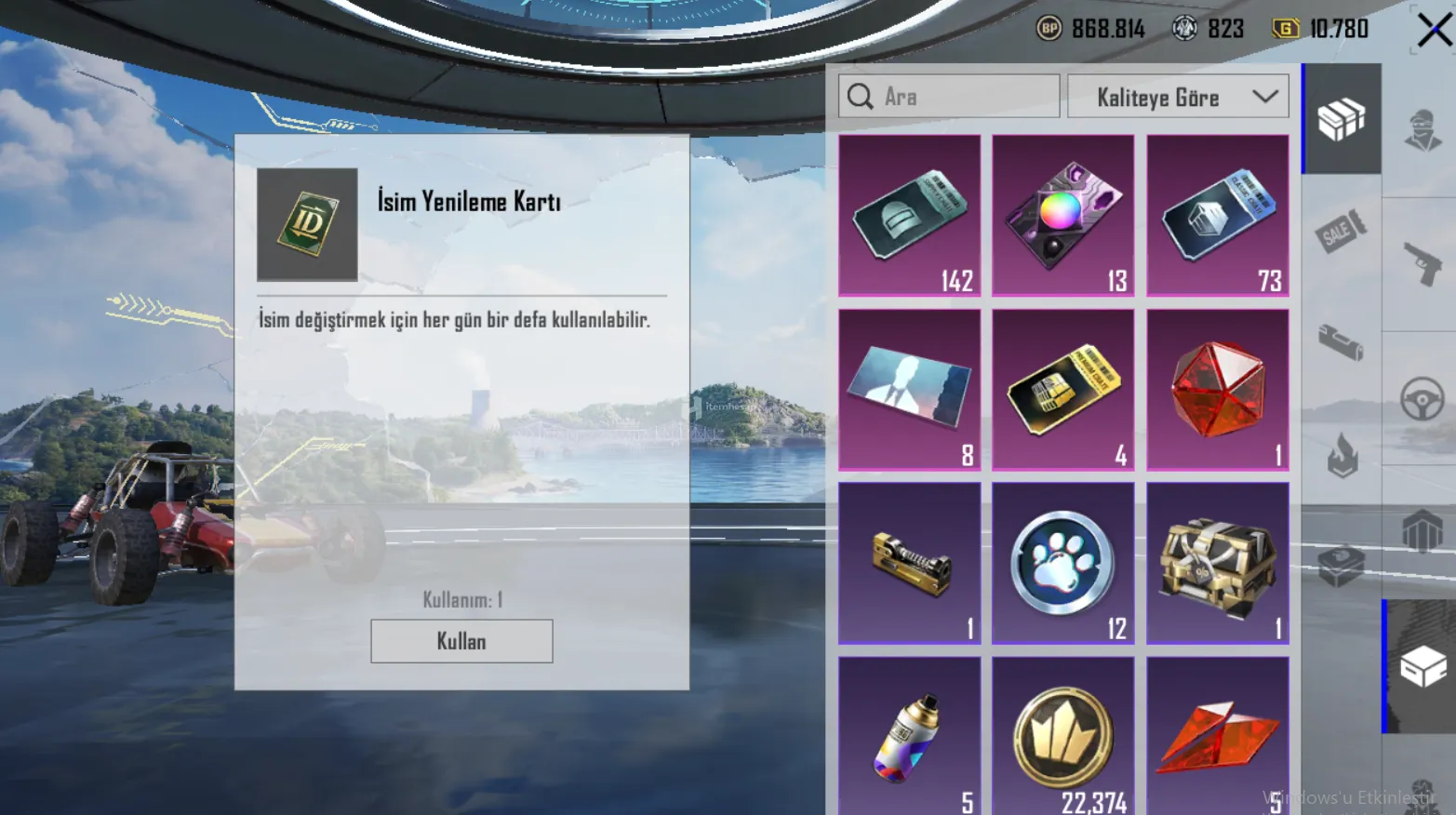The width and height of the screenshot is (1456, 815).
Task: Open the steering wheel vehicle category
Action: tap(1422, 399)
